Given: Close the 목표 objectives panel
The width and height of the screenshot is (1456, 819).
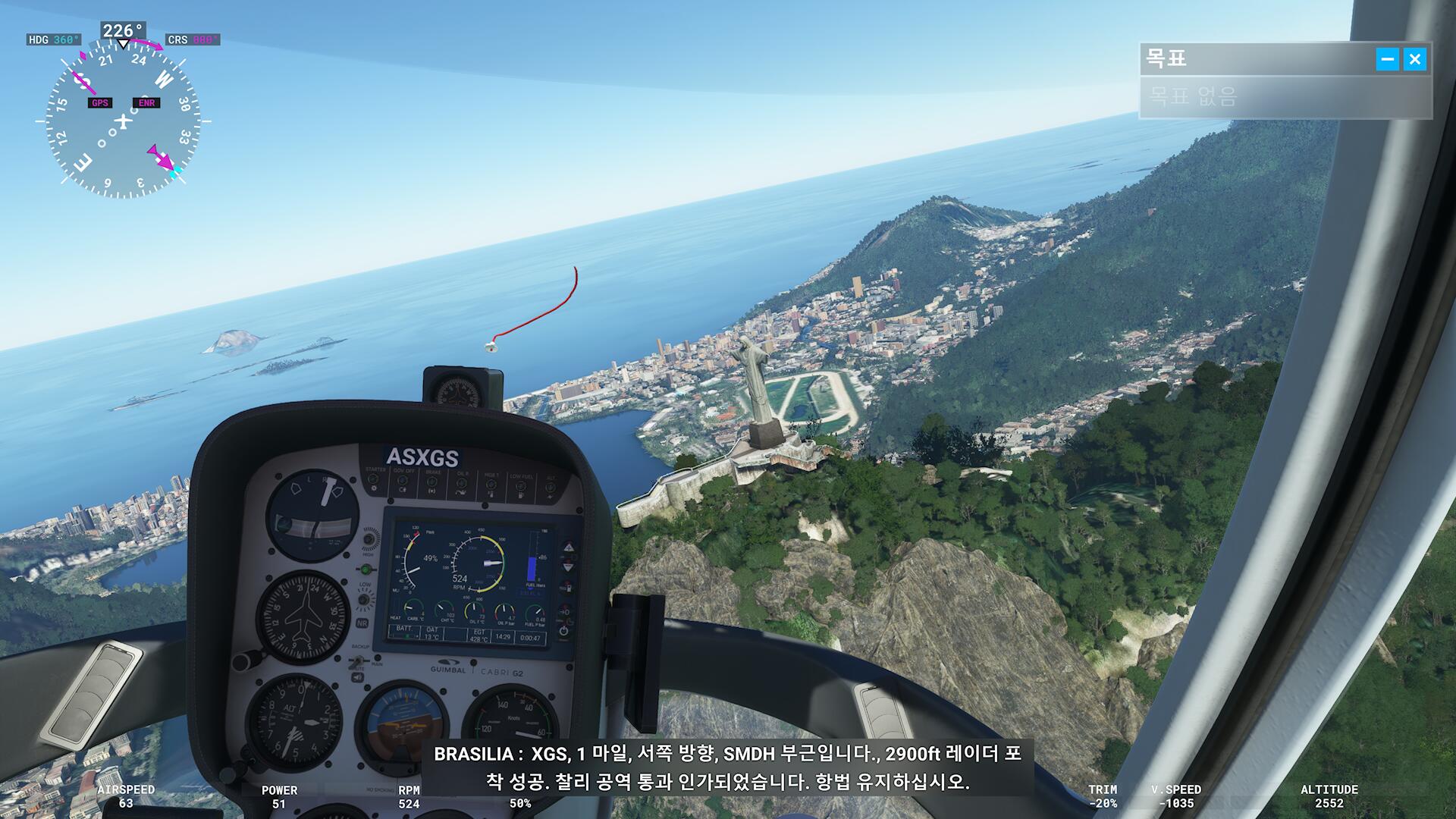Looking at the screenshot, I should click(1414, 59).
